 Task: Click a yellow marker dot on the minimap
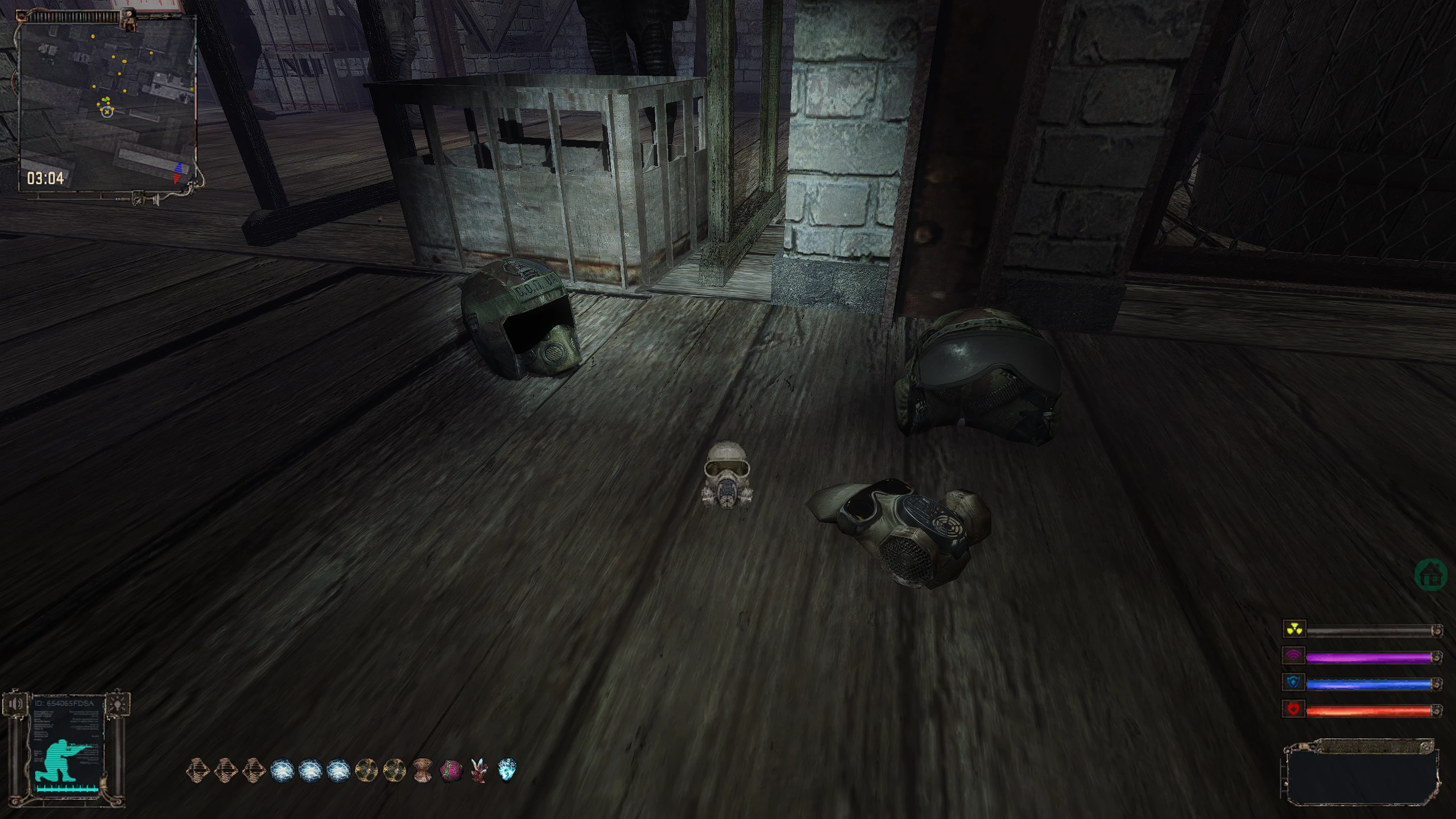[x=93, y=36]
